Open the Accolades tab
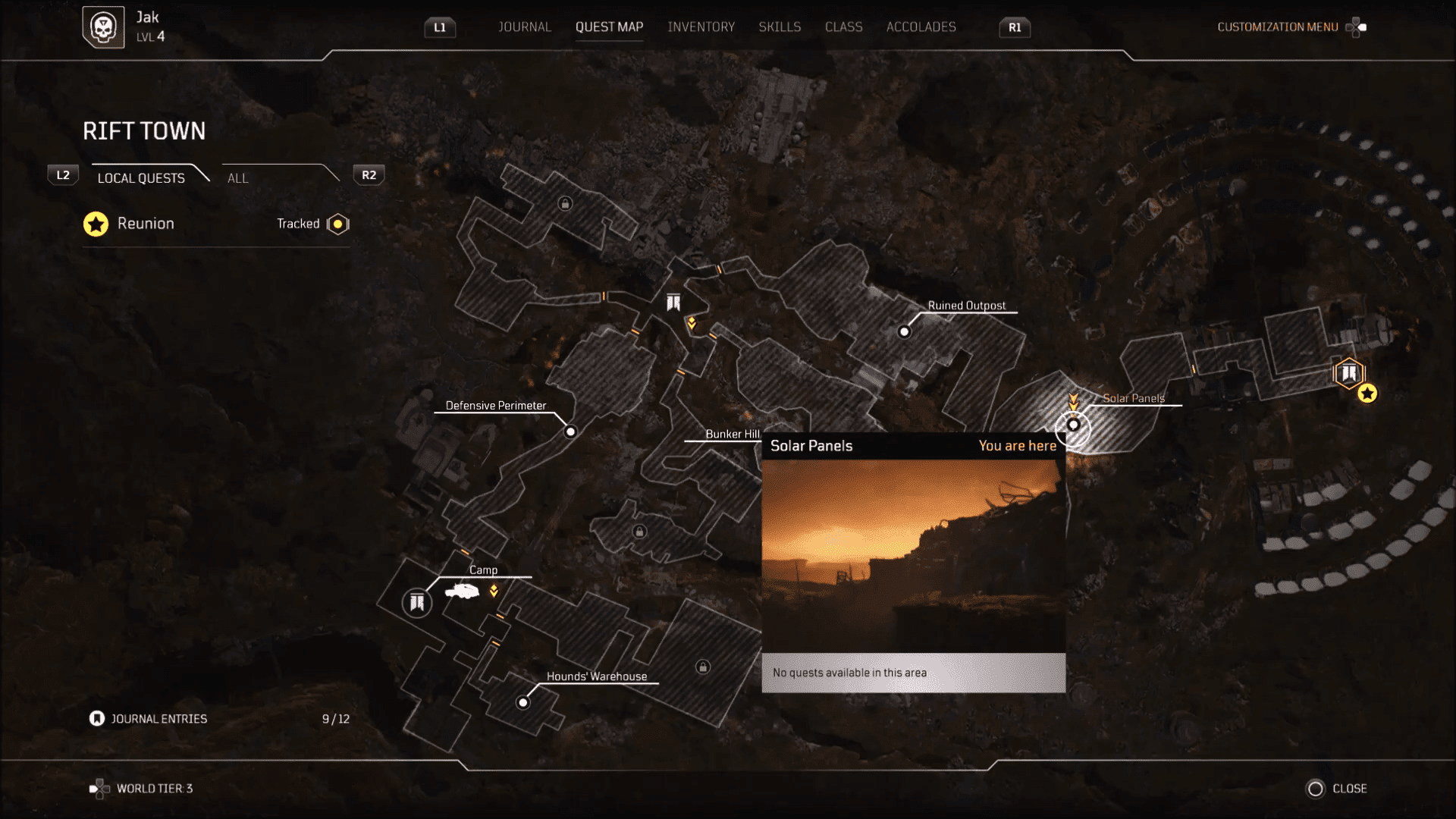The height and width of the screenshot is (819, 1456). 921,27
